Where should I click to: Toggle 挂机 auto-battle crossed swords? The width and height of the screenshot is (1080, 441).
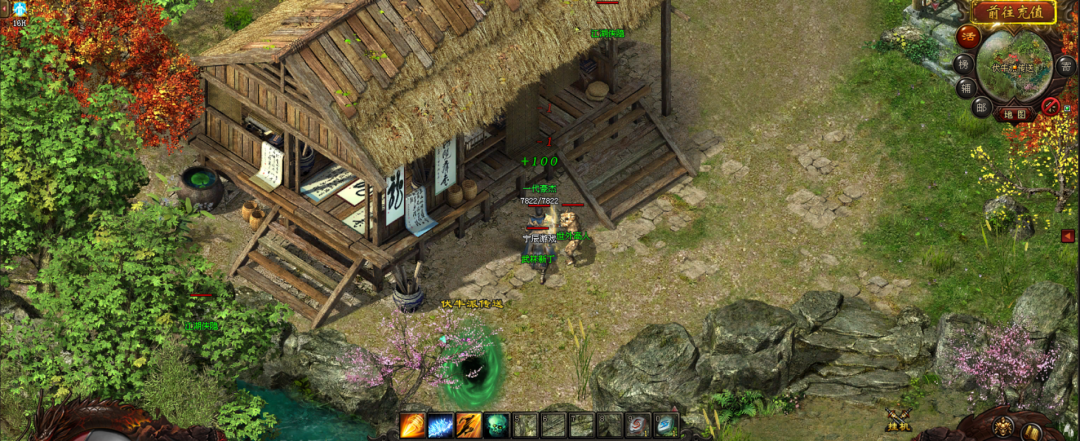[x=897, y=421]
